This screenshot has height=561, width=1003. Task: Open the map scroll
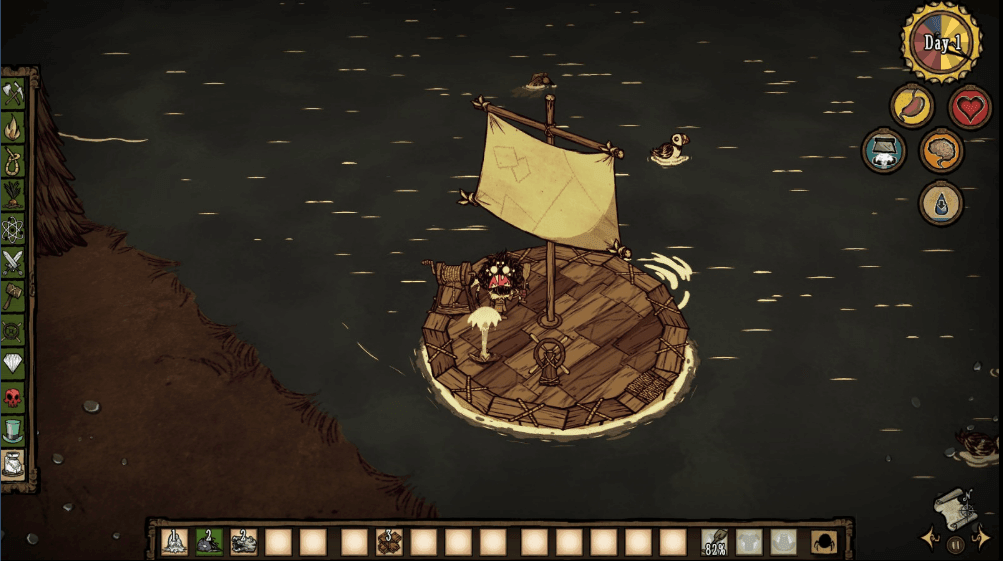955,508
